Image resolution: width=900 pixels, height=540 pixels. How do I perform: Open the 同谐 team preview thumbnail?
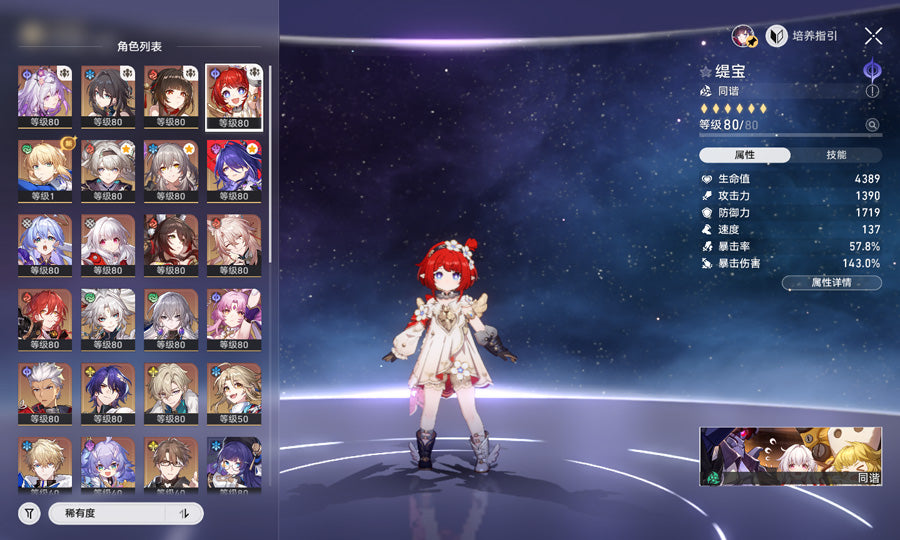tap(790, 457)
